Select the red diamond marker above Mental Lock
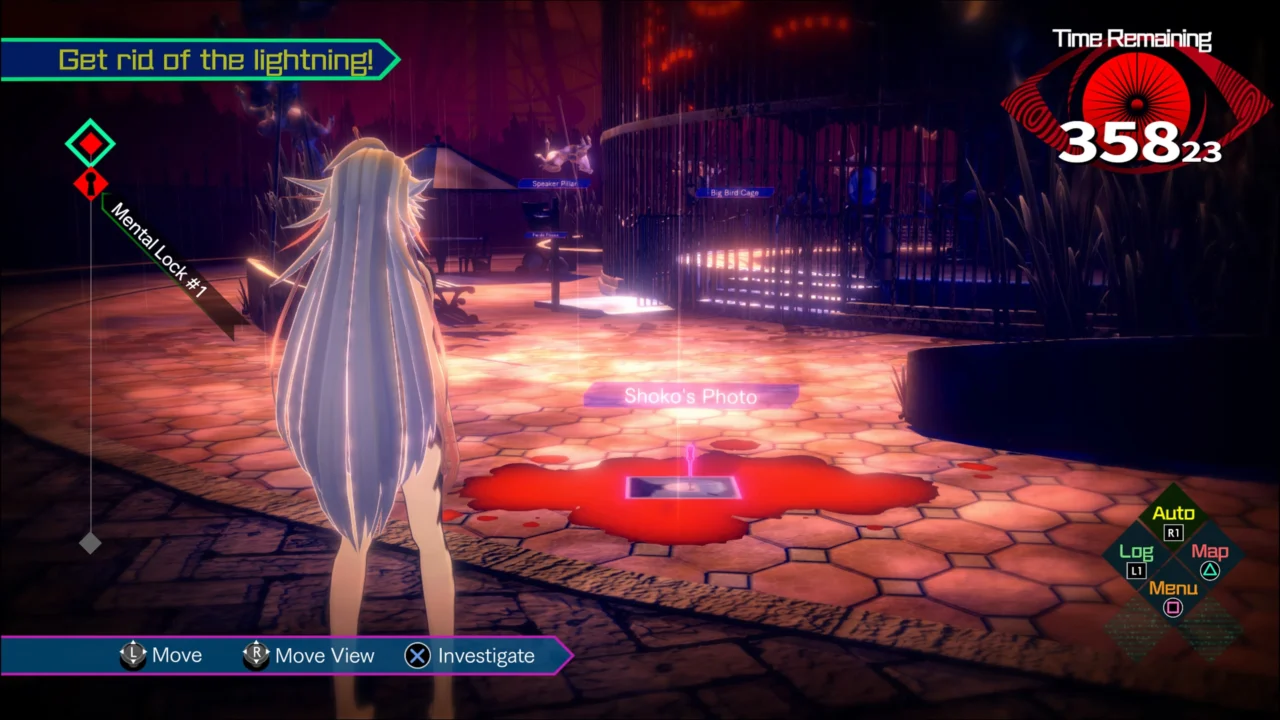This screenshot has height=720, width=1280. [90, 143]
